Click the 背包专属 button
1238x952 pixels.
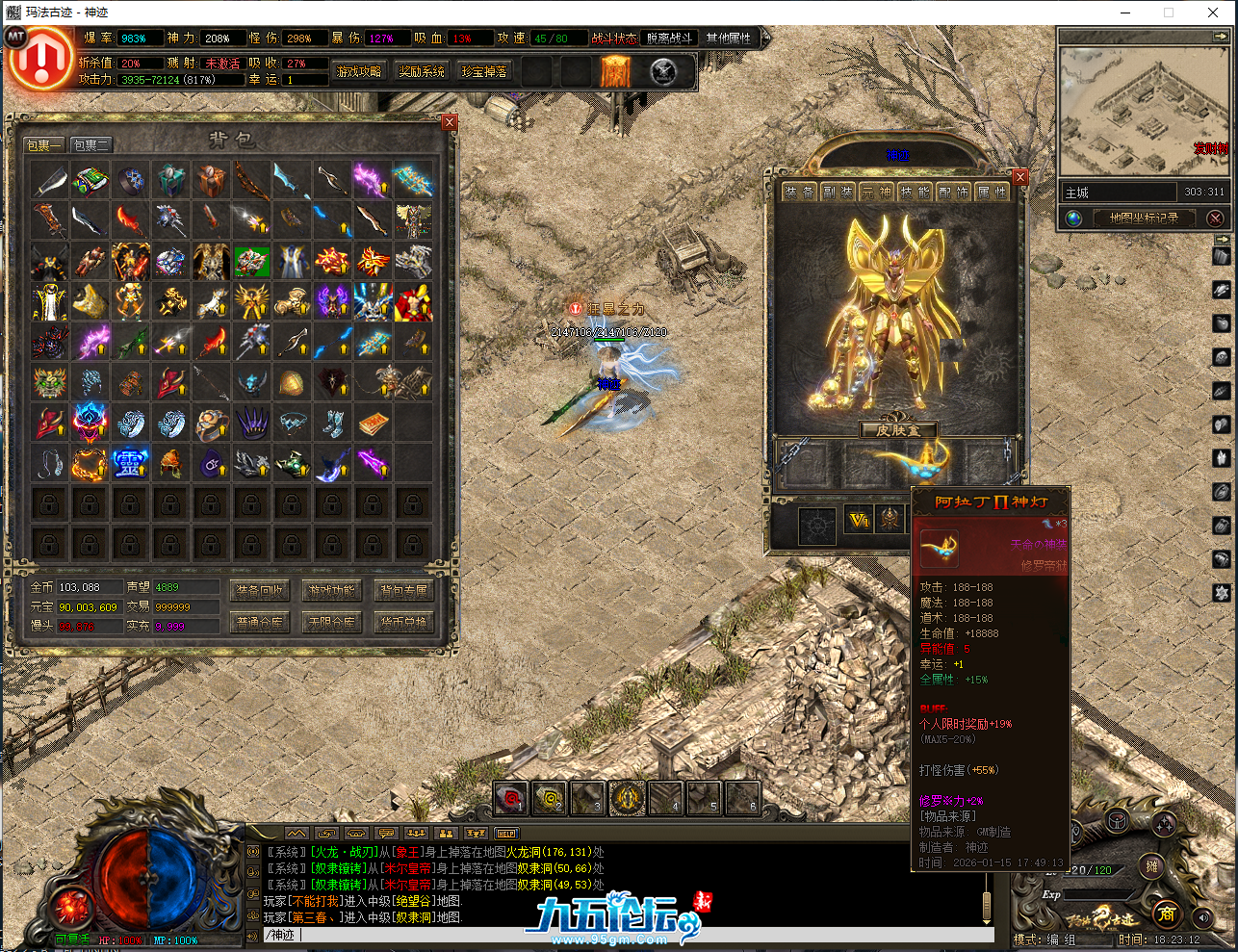[x=403, y=591]
